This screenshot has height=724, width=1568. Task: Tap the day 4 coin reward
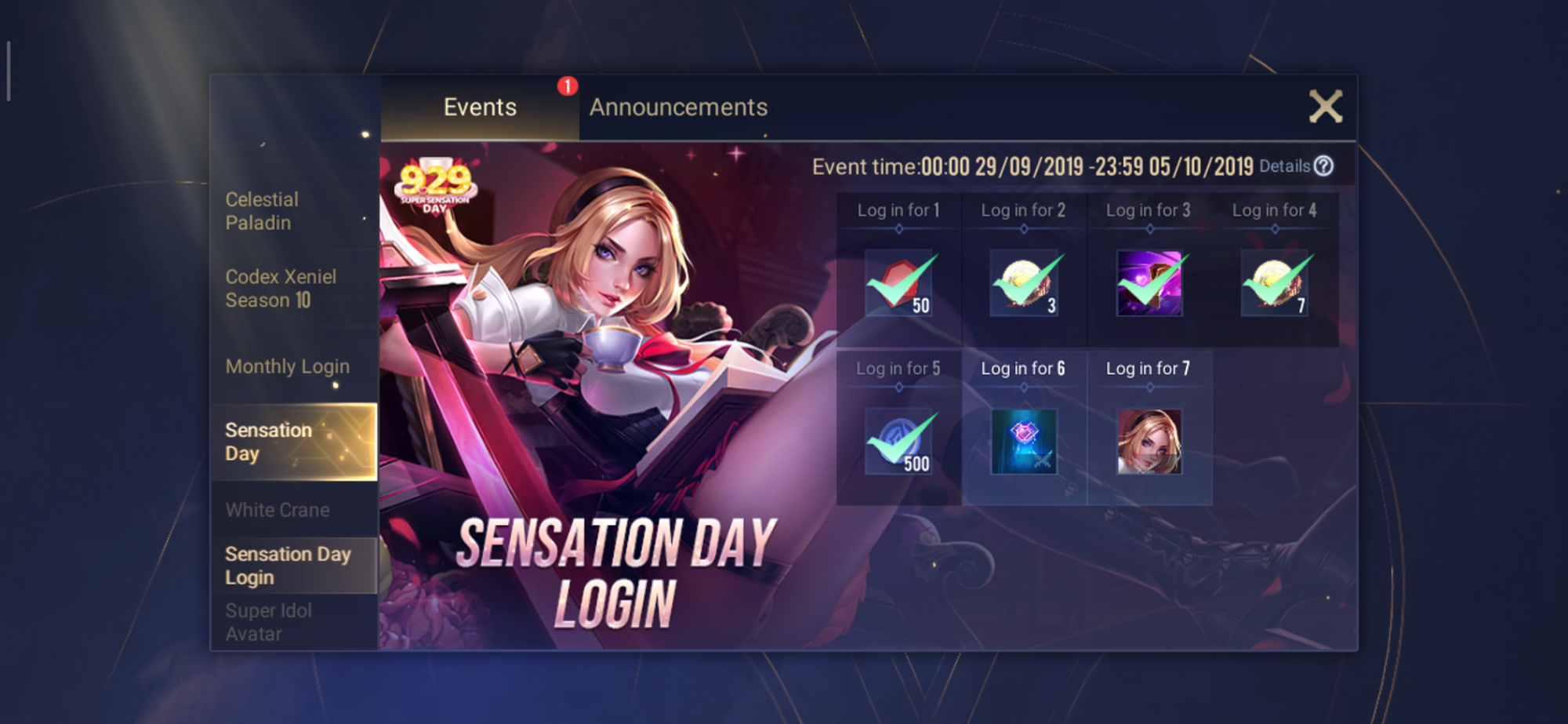coord(1275,283)
